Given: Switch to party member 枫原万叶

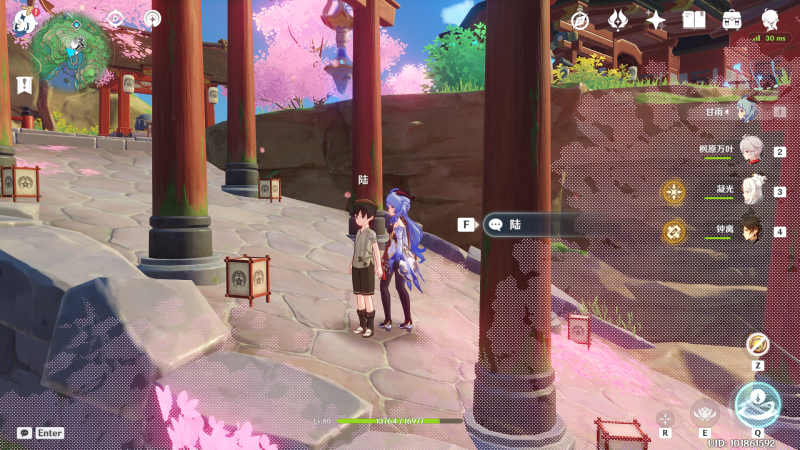Looking at the screenshot, I should click(751, 150).
